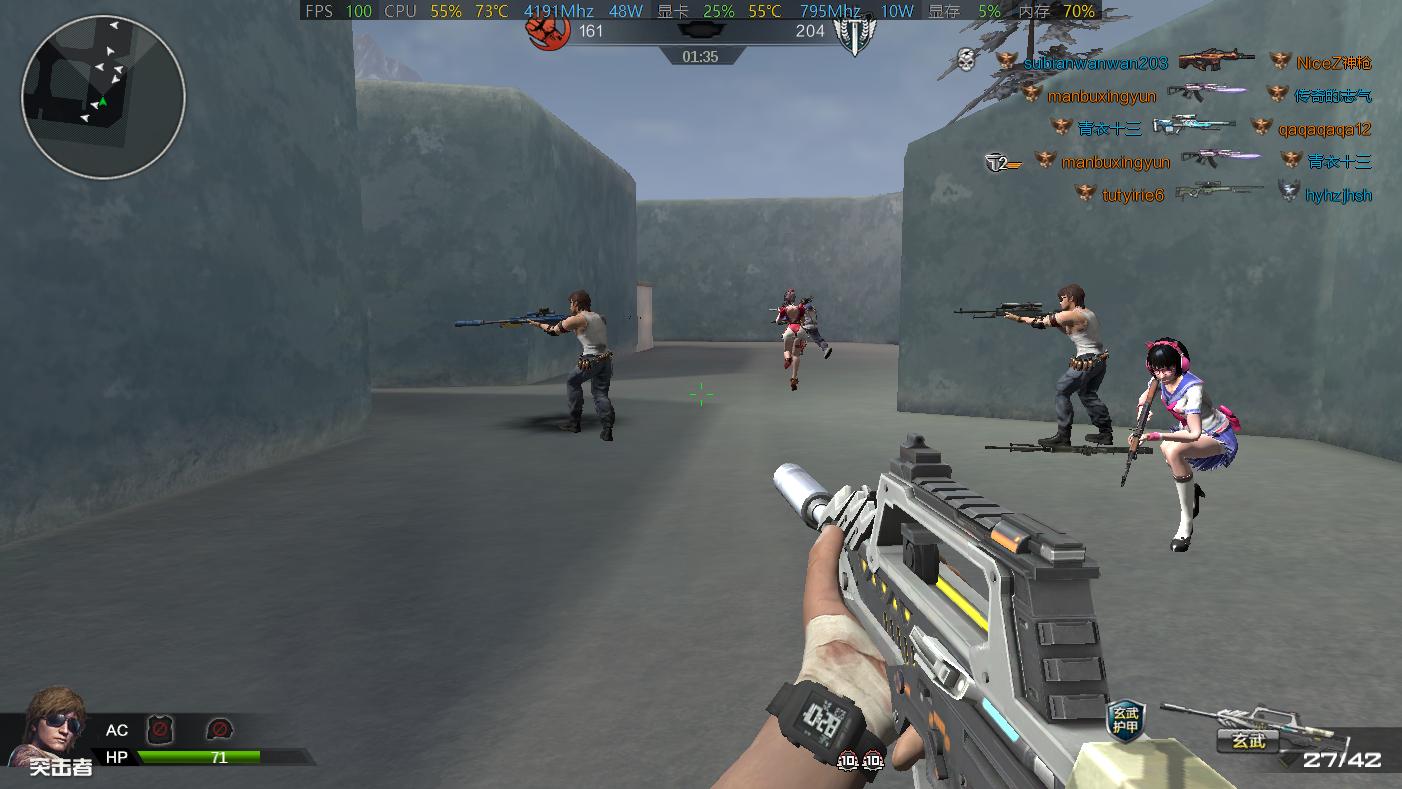This screenshot has height=789, width=1402.
Task: Click the tutyirie6 name in kill feed
Action: pos(1133,195)
